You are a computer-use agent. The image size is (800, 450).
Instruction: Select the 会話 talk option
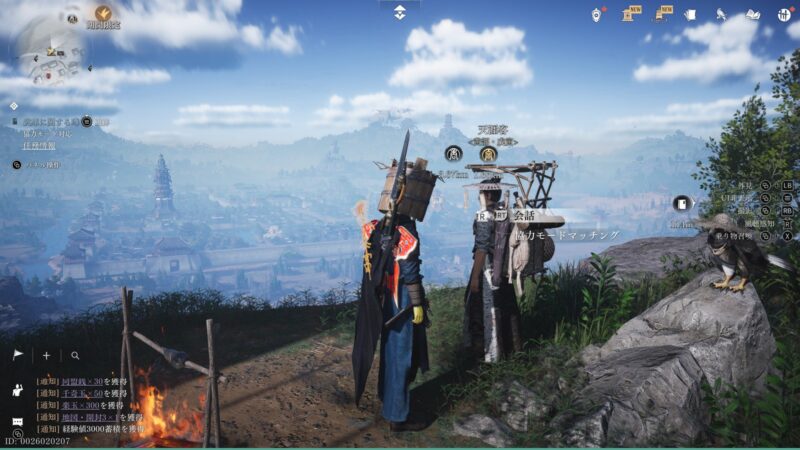click(x=523, y=215)
